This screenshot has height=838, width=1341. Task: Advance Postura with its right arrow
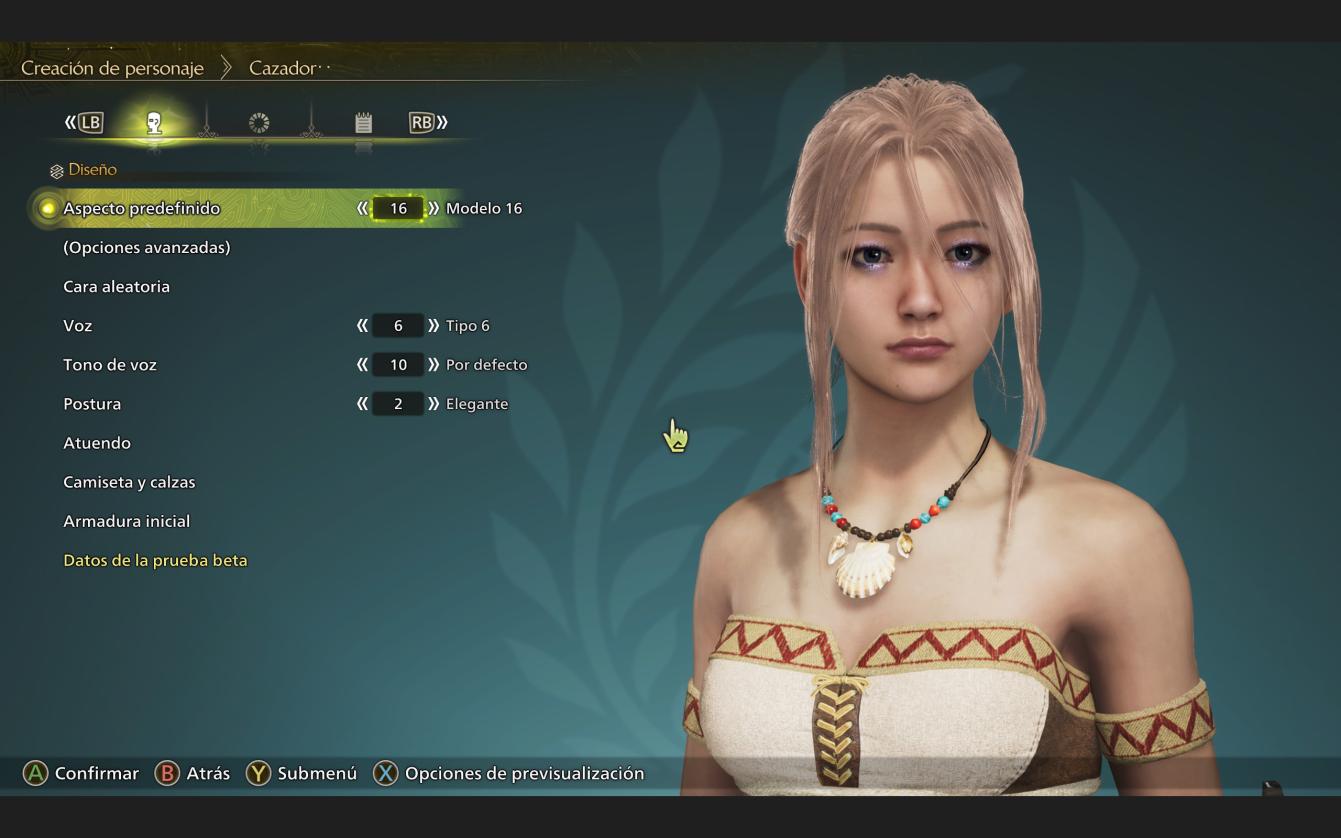[433, 403]
